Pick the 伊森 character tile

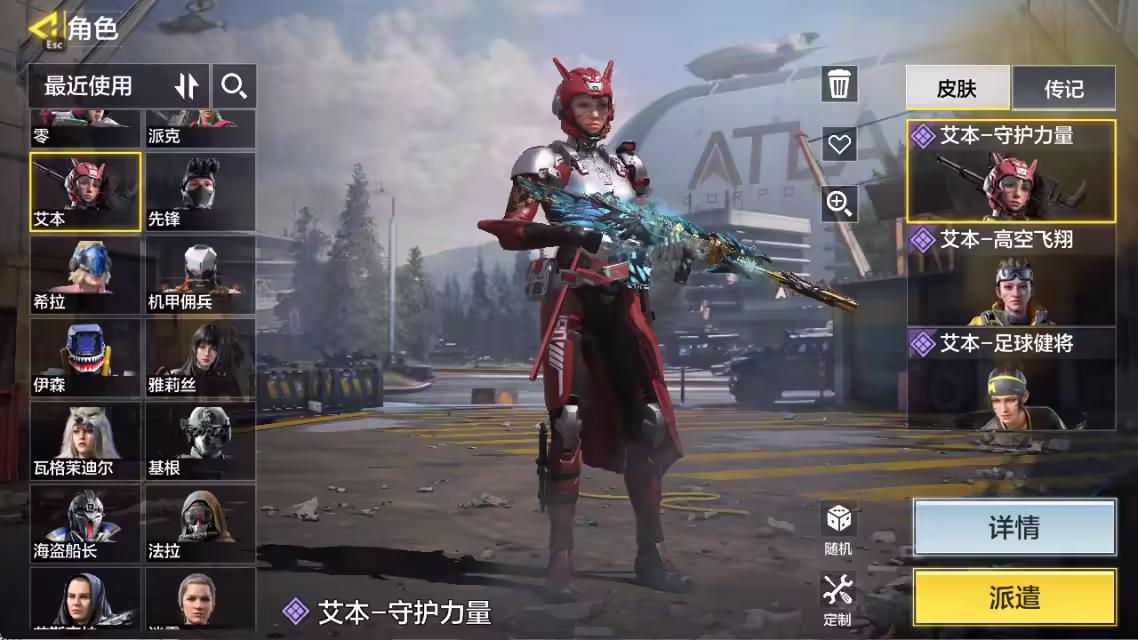coord(85,359)
